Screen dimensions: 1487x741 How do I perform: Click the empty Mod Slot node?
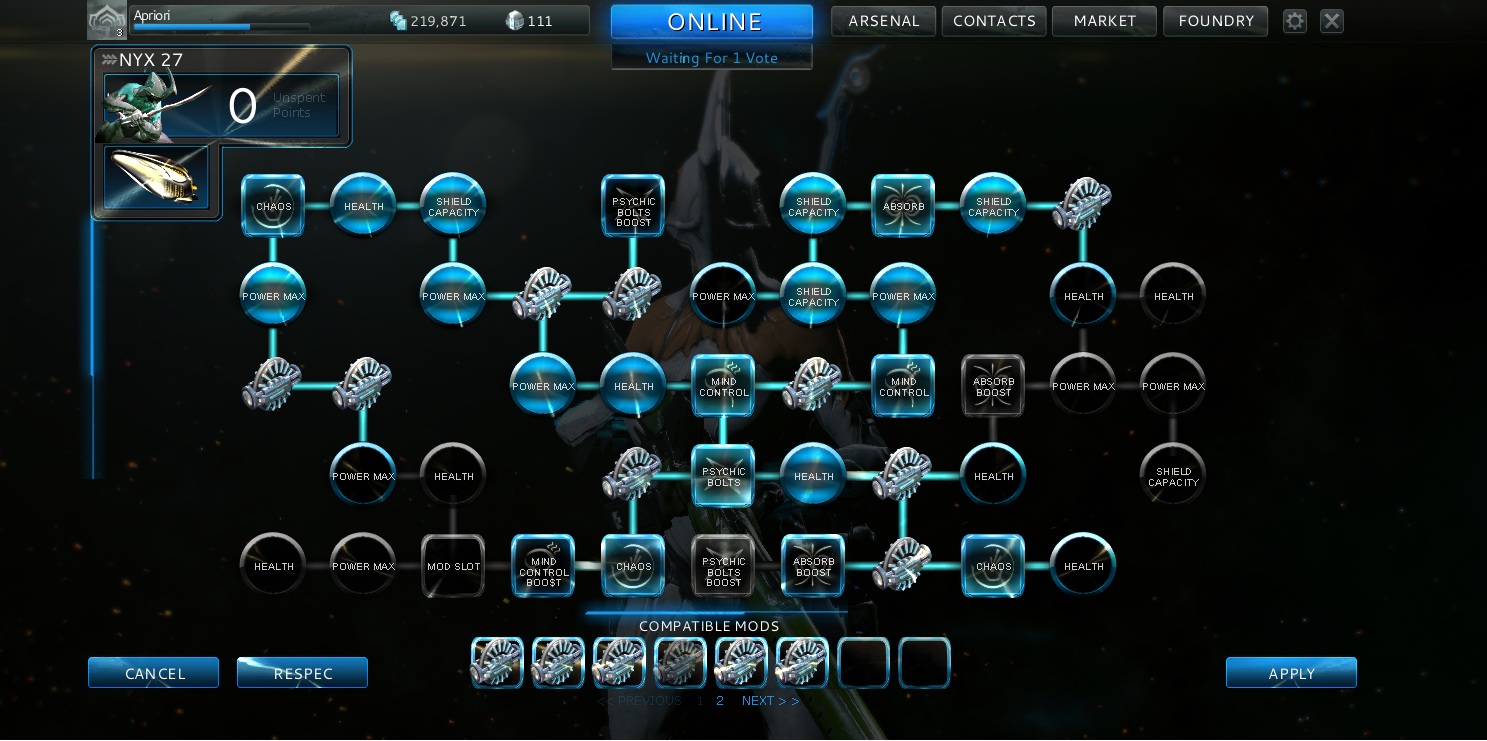453,565
